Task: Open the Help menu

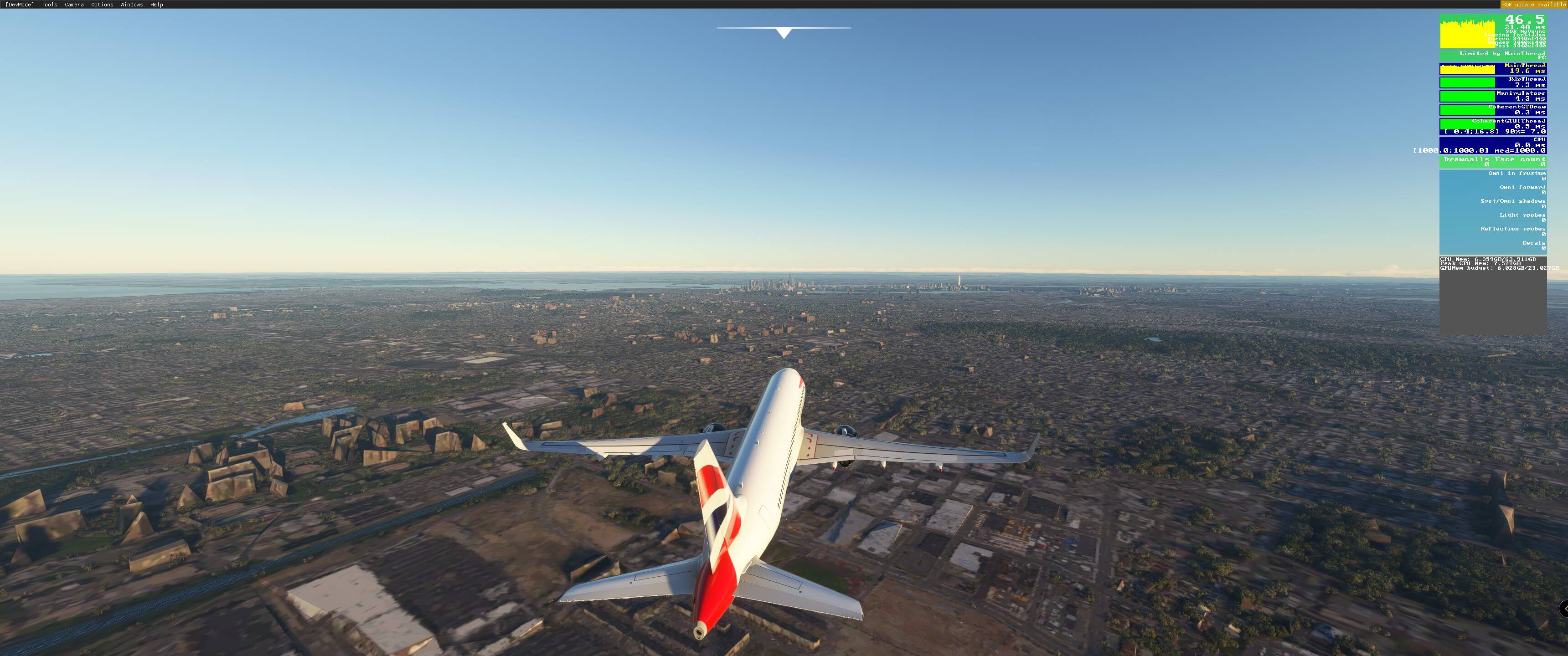Action: (156, 4)
